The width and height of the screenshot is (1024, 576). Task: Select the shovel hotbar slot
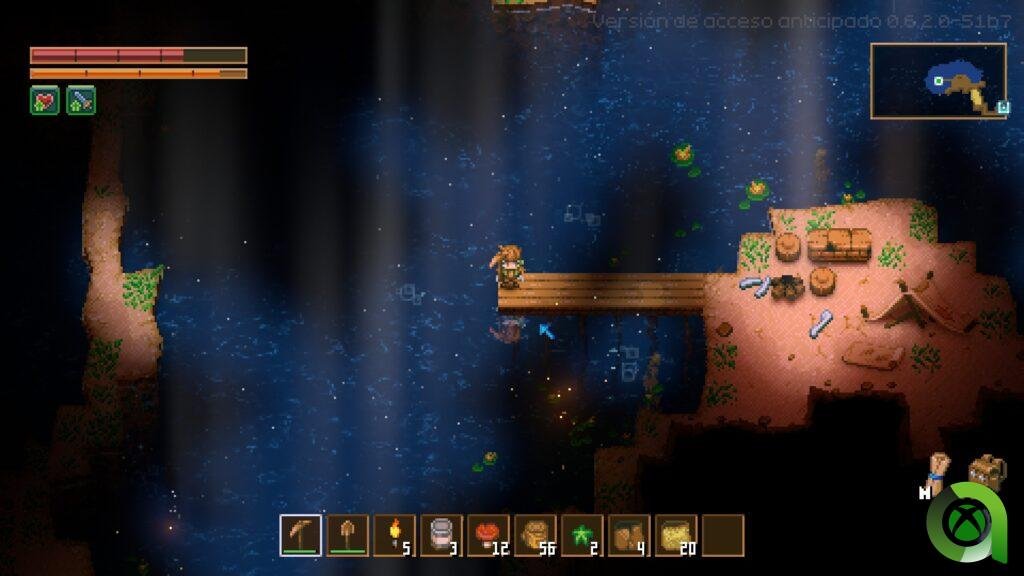tap(347, 535)
